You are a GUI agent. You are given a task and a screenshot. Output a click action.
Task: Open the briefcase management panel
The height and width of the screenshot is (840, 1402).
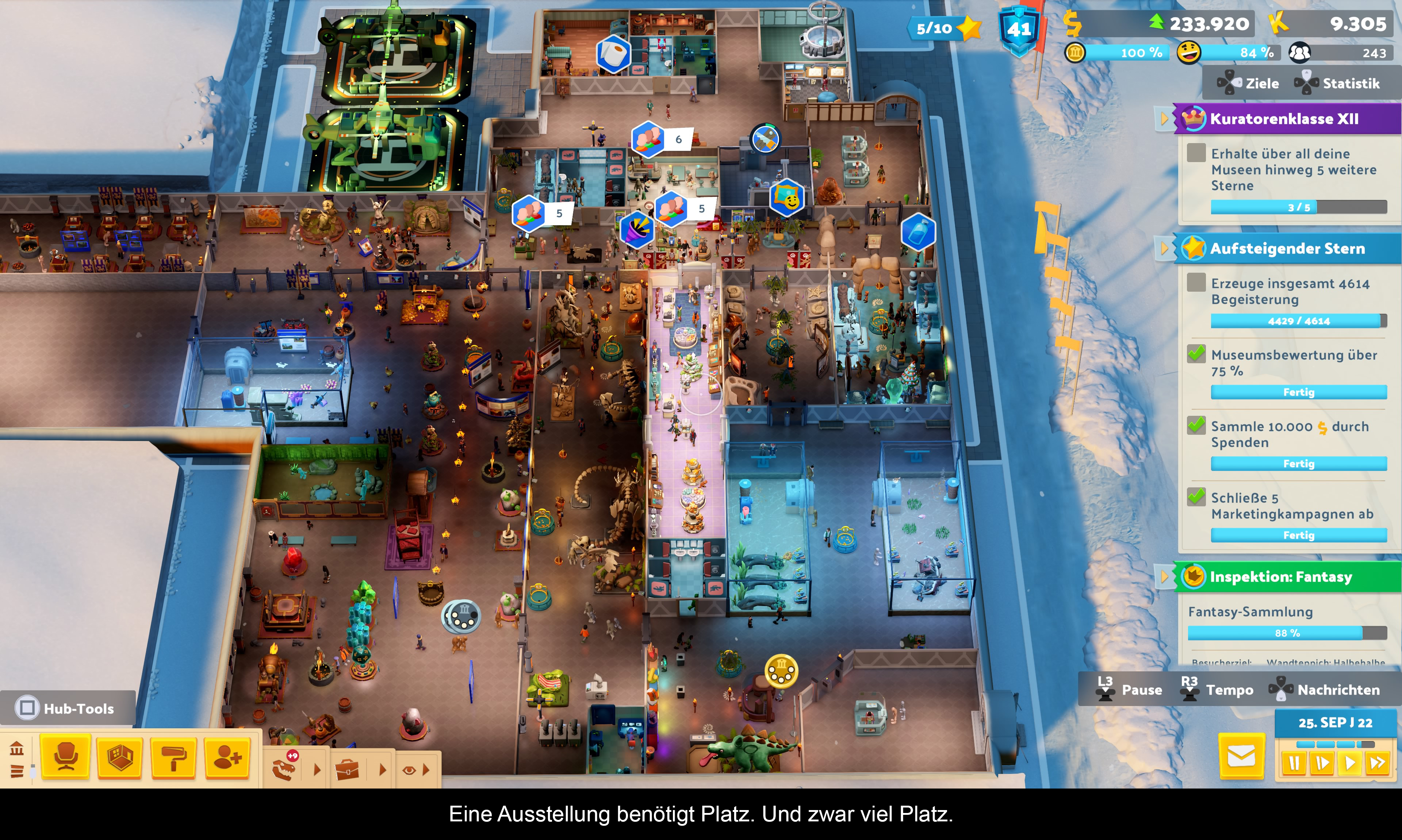[347, 769]
